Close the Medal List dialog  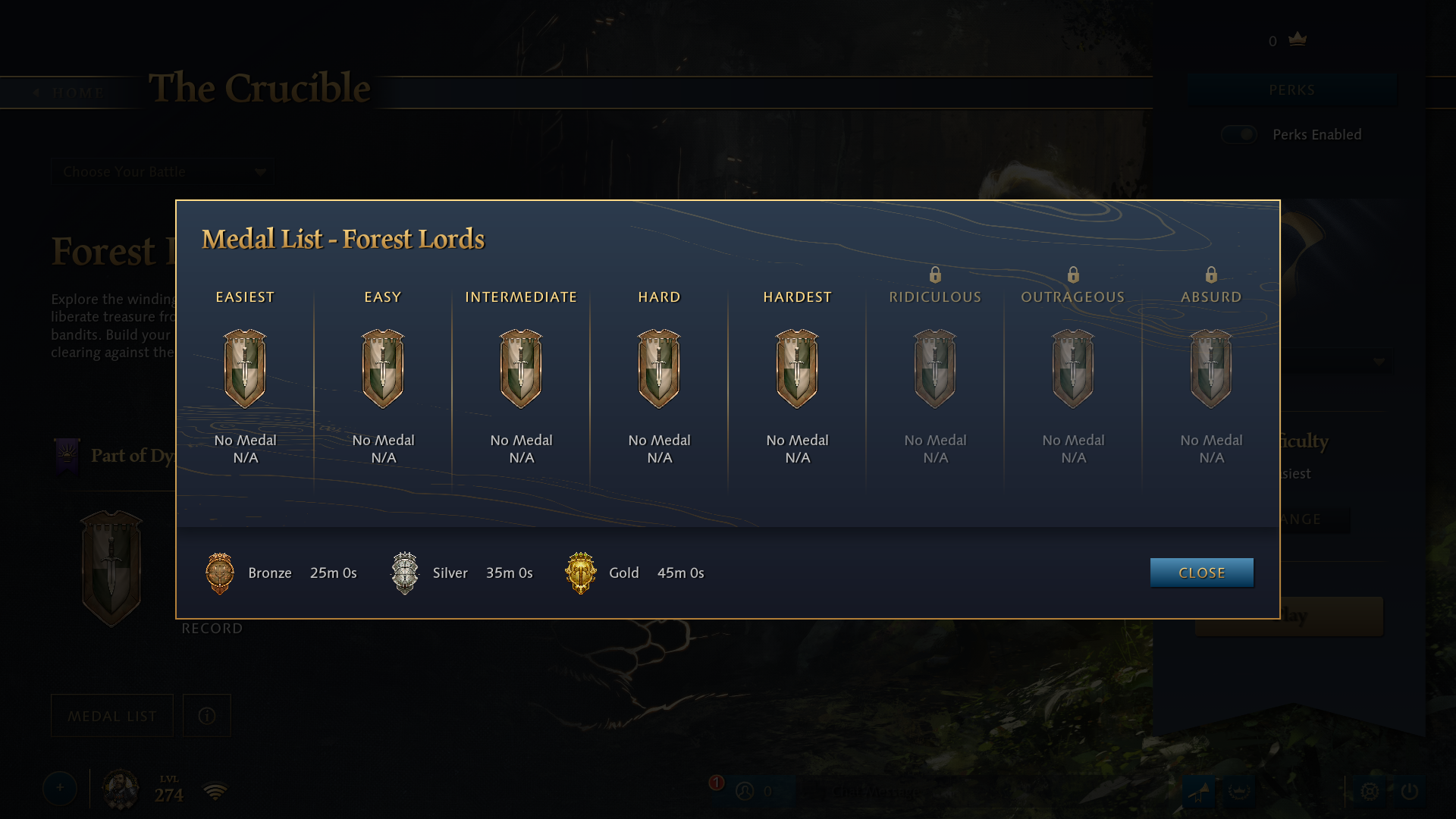point(1201,573)
